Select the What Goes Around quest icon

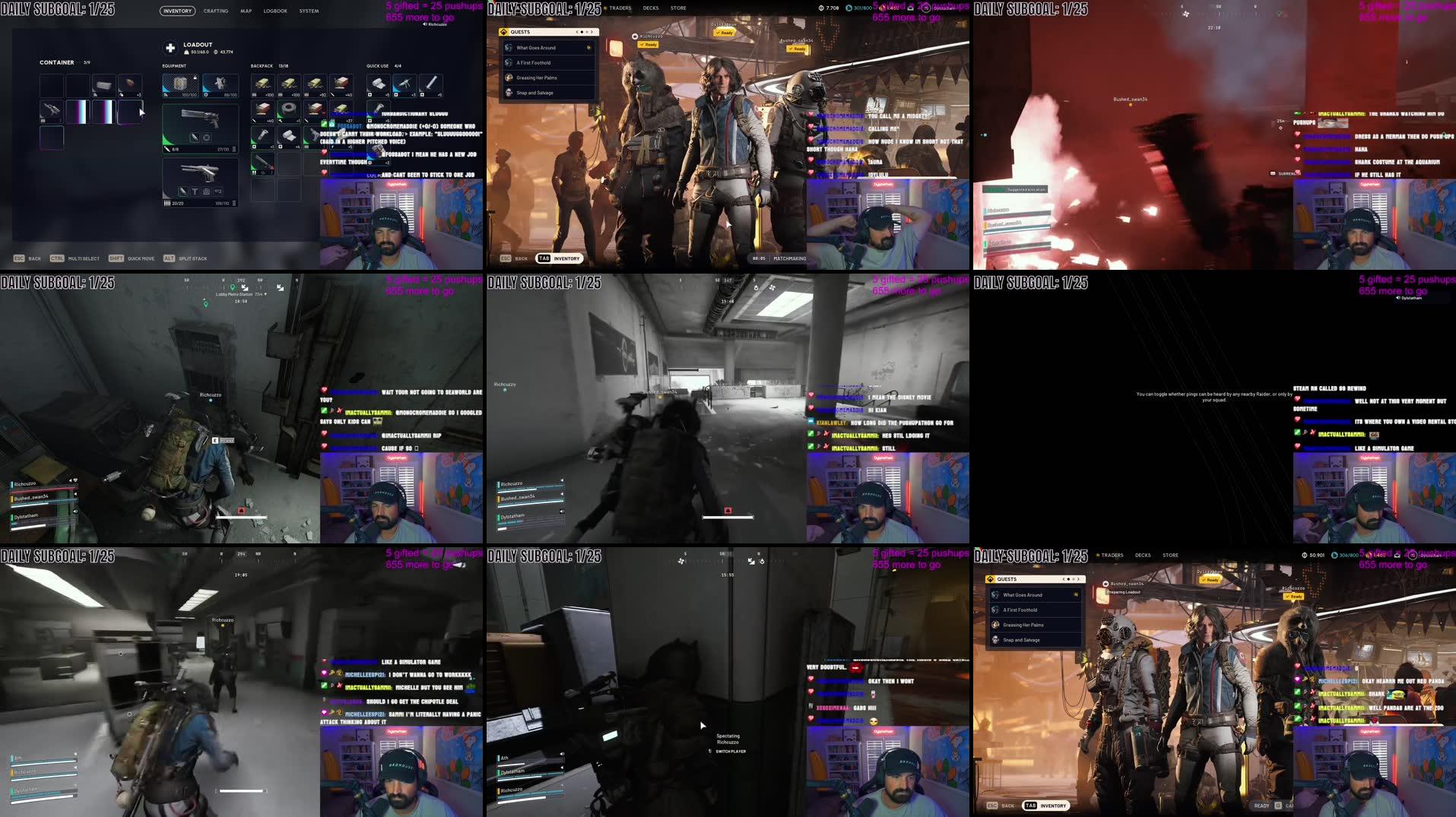(x=508, y=48)
